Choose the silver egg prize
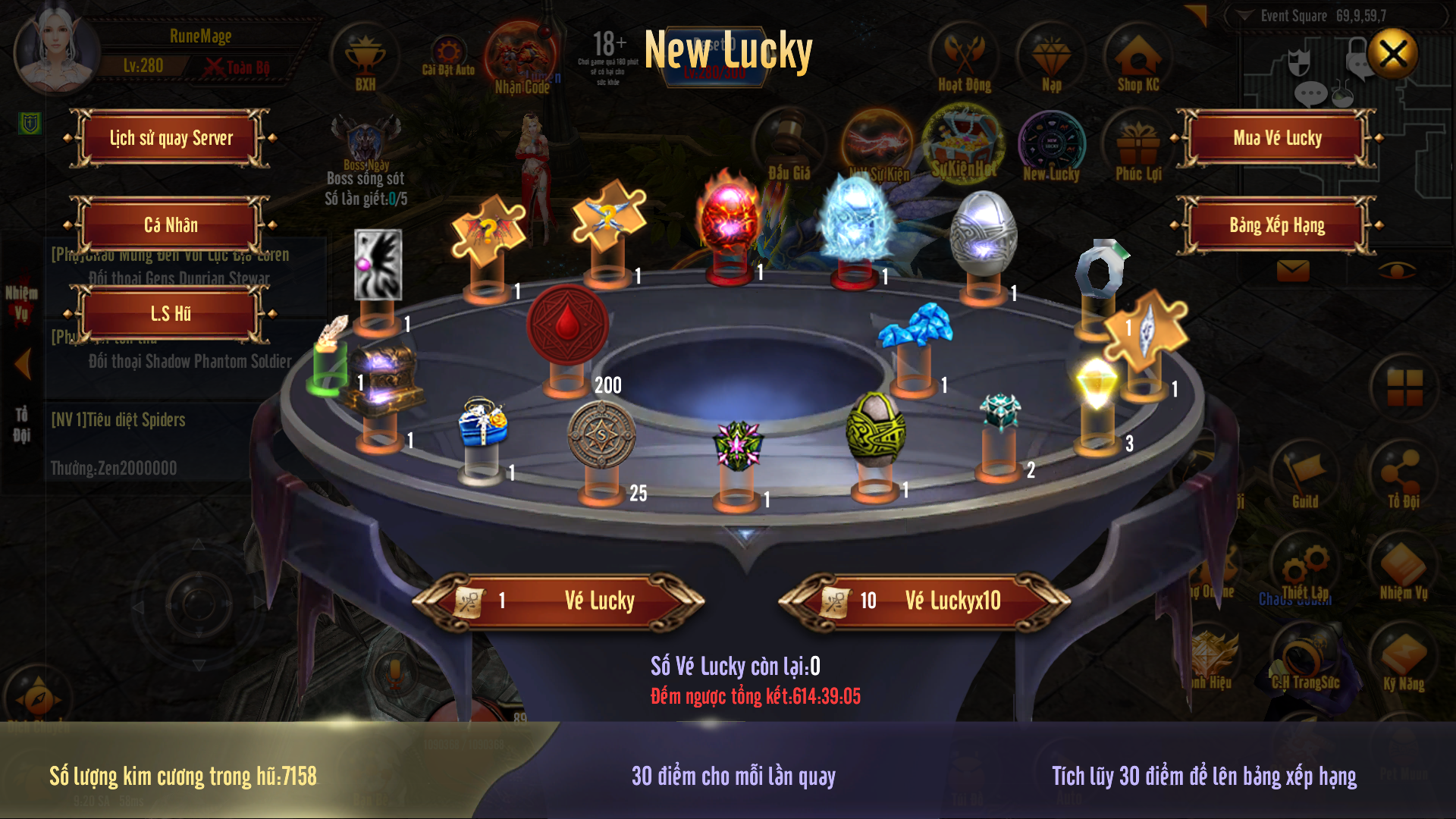 (983, 232)
